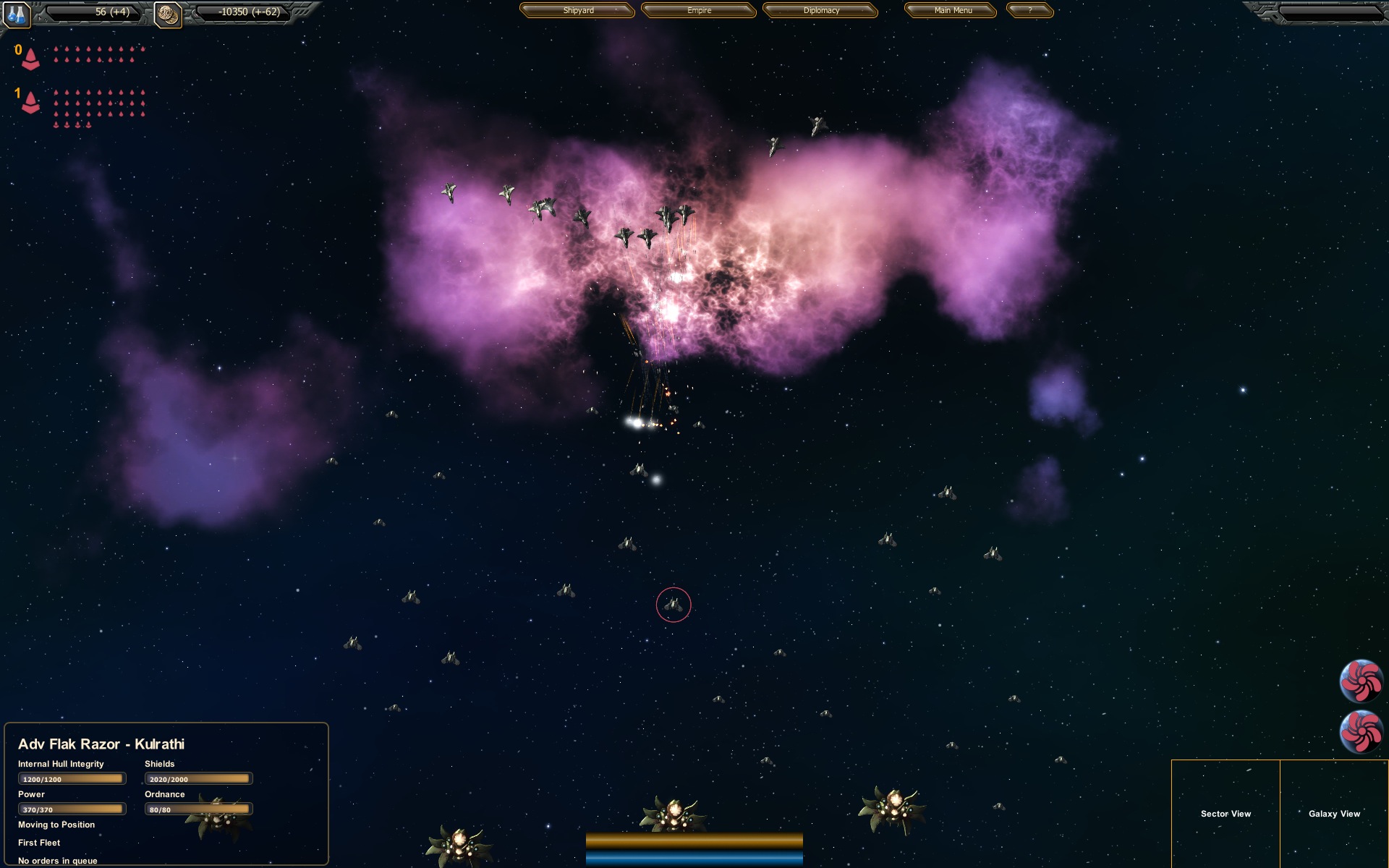Viewport: 1389px width, 868px height.
Task: Open the Empire management screen
Action: click(x=697, y=11)
